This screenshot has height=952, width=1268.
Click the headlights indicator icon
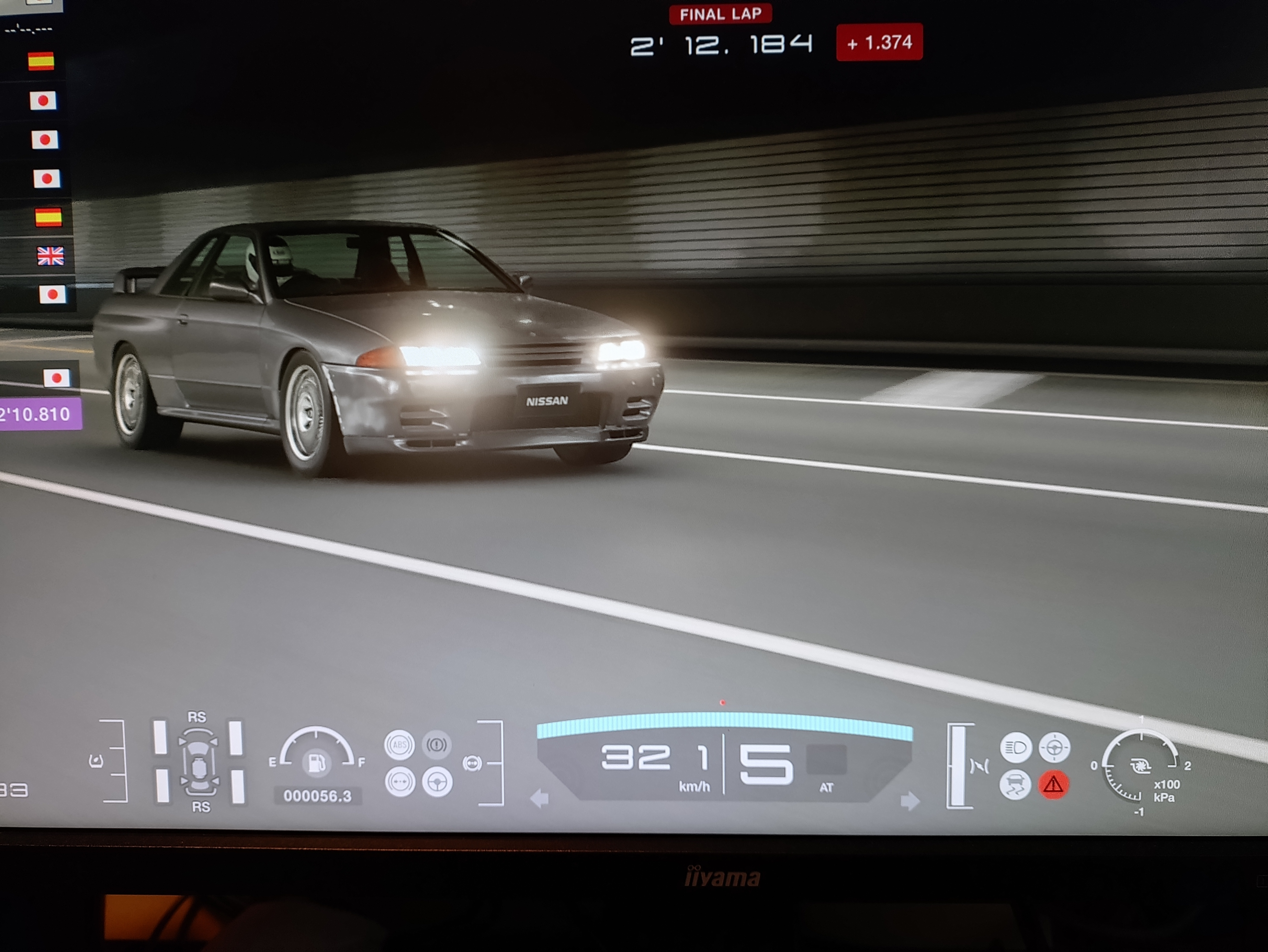1016,747
